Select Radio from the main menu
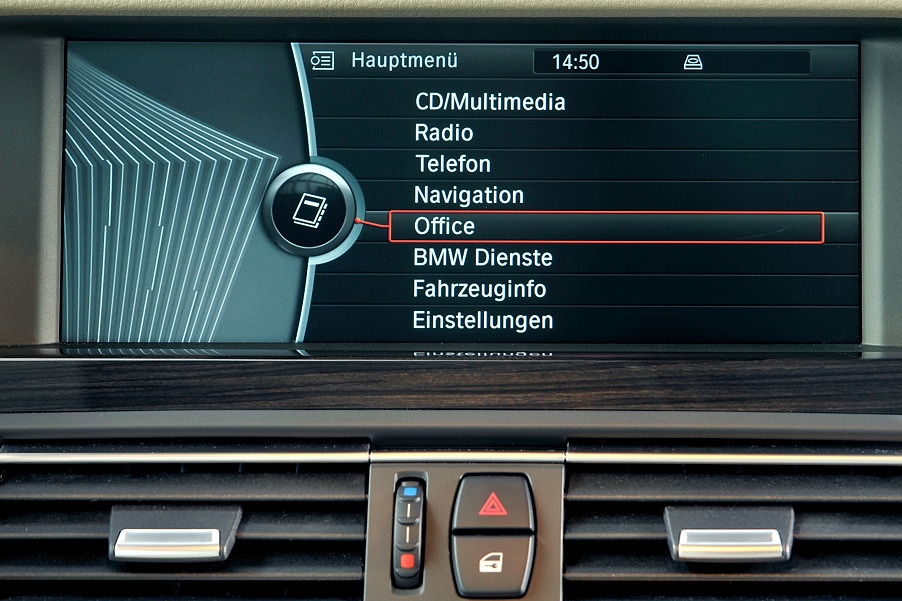The width and height of the screenshot is (902, 601). (x=444, y=133)
